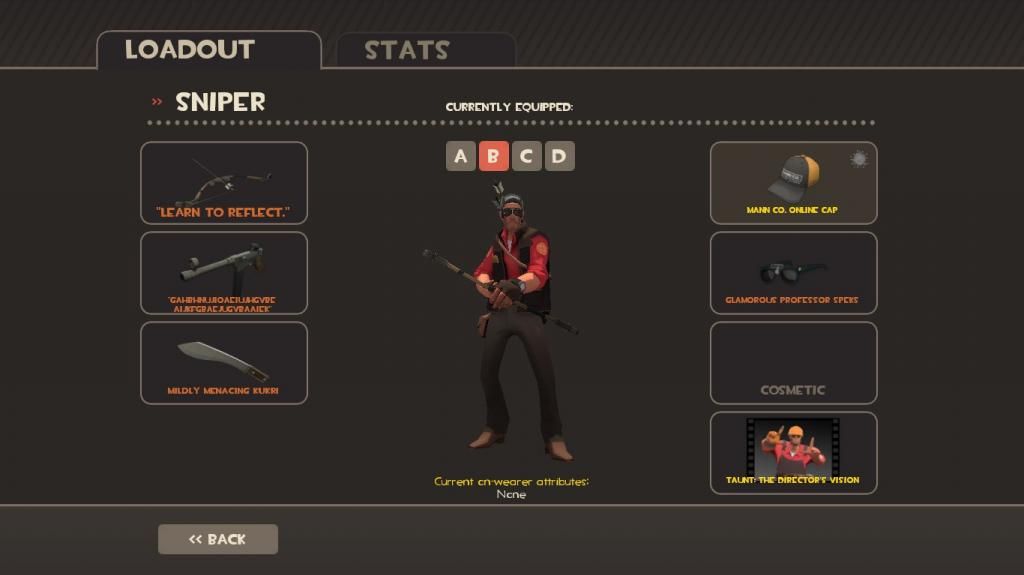Select loadout preset A

tap(460, 156)
